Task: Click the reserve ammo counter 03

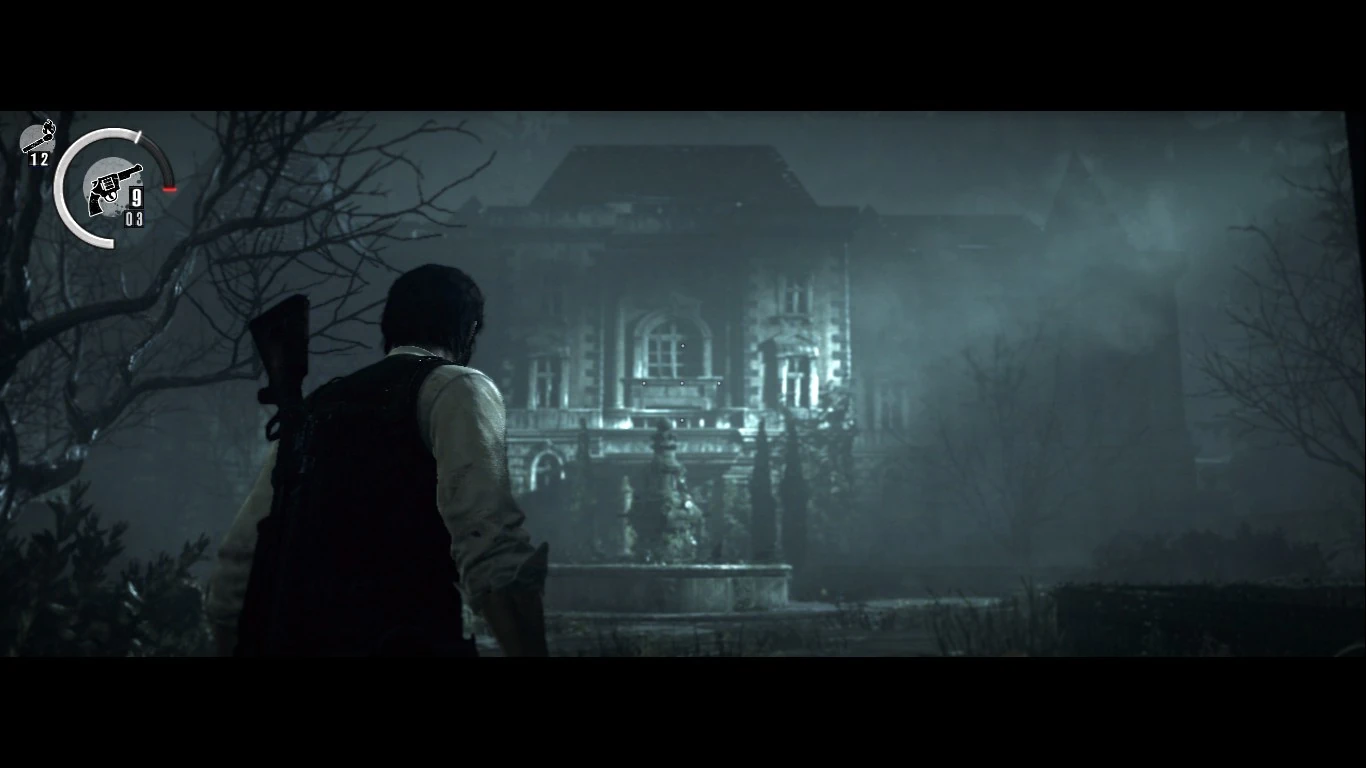Action: 134,218
